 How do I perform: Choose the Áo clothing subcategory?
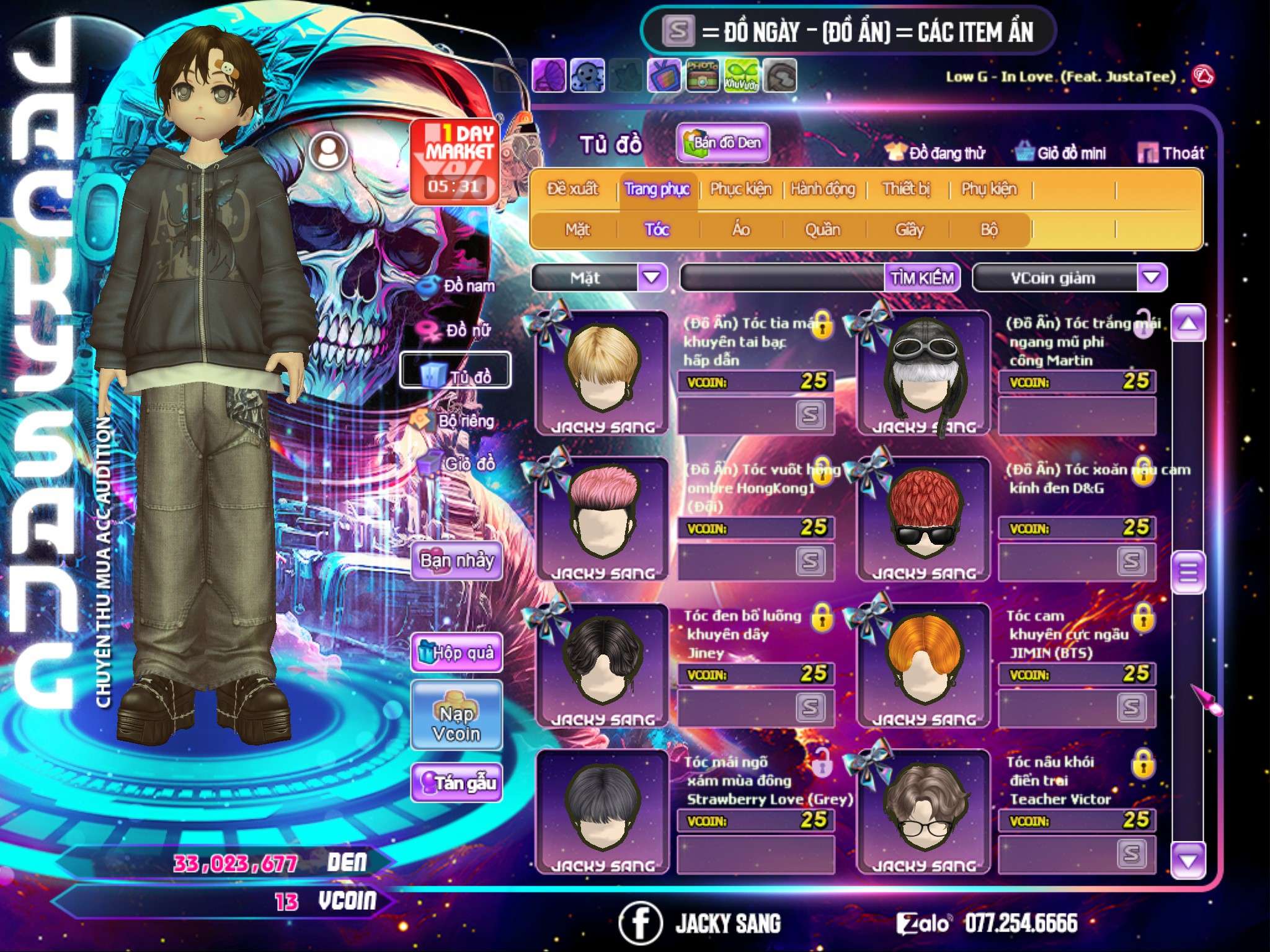coord(741,230)
